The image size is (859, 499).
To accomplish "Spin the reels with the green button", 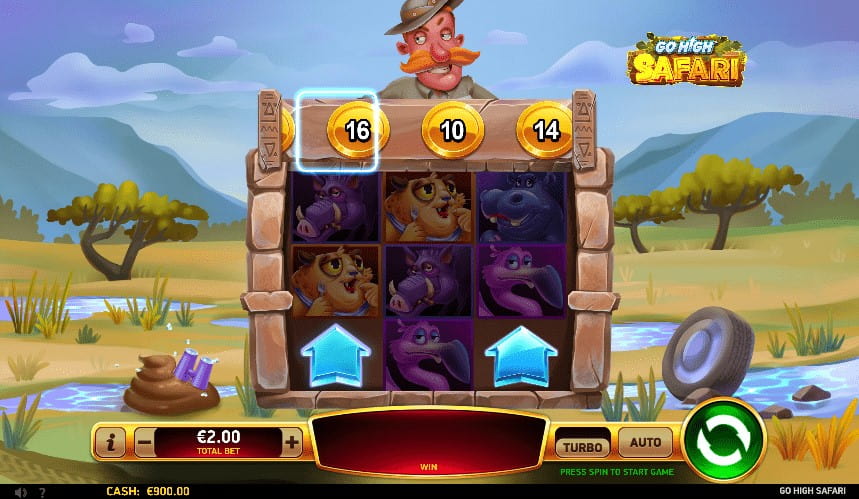I will tap(723, 438).
